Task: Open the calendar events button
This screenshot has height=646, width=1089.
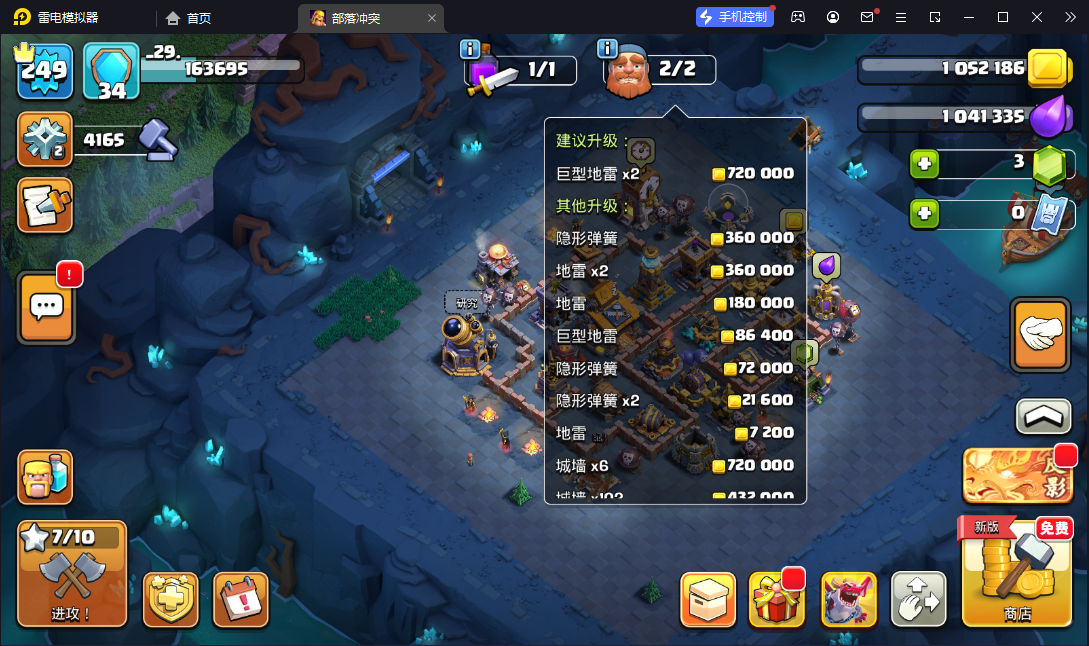Action: click(241, 600)
